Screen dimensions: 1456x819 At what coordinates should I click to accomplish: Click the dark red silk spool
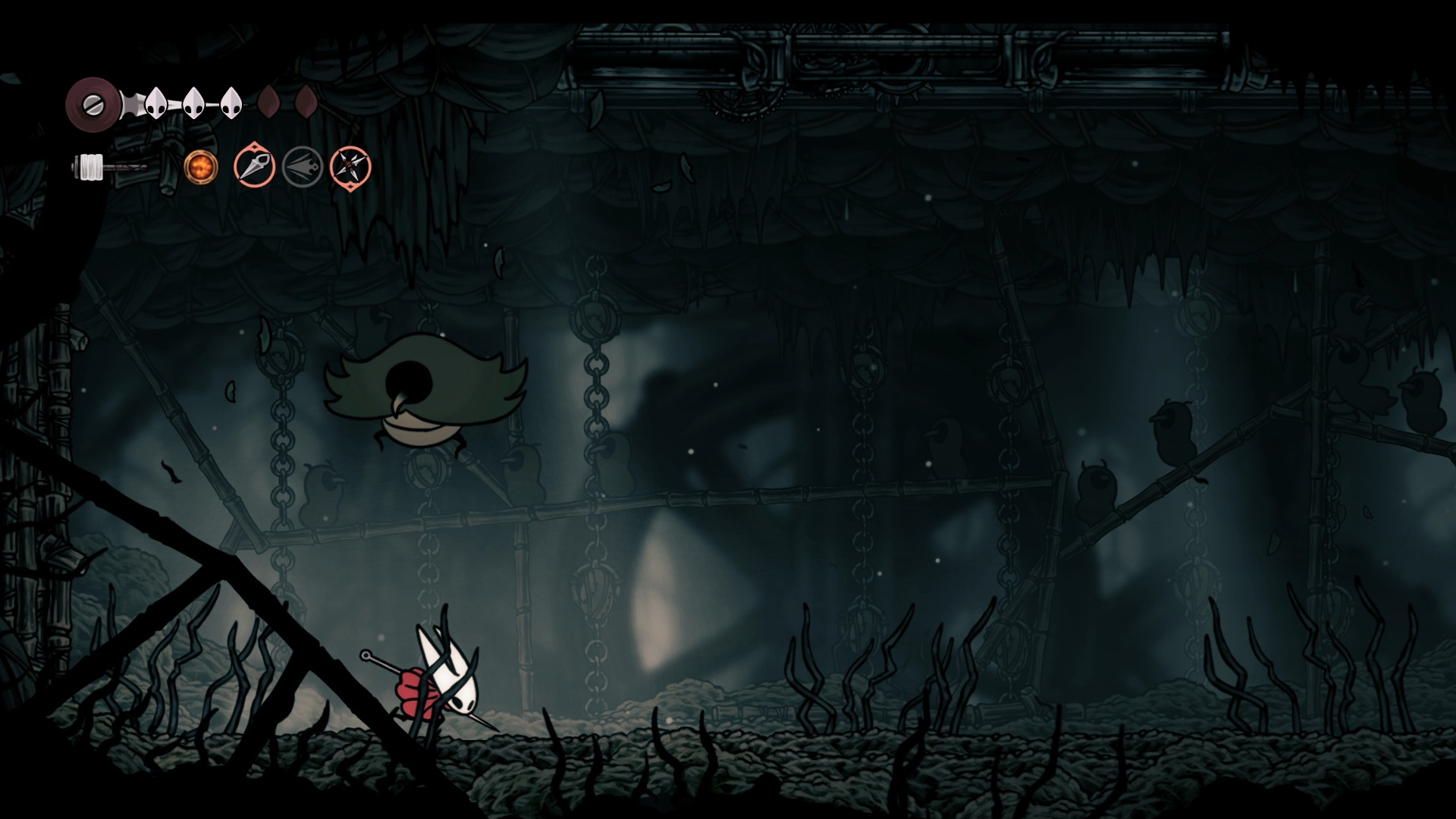point(93,103)
